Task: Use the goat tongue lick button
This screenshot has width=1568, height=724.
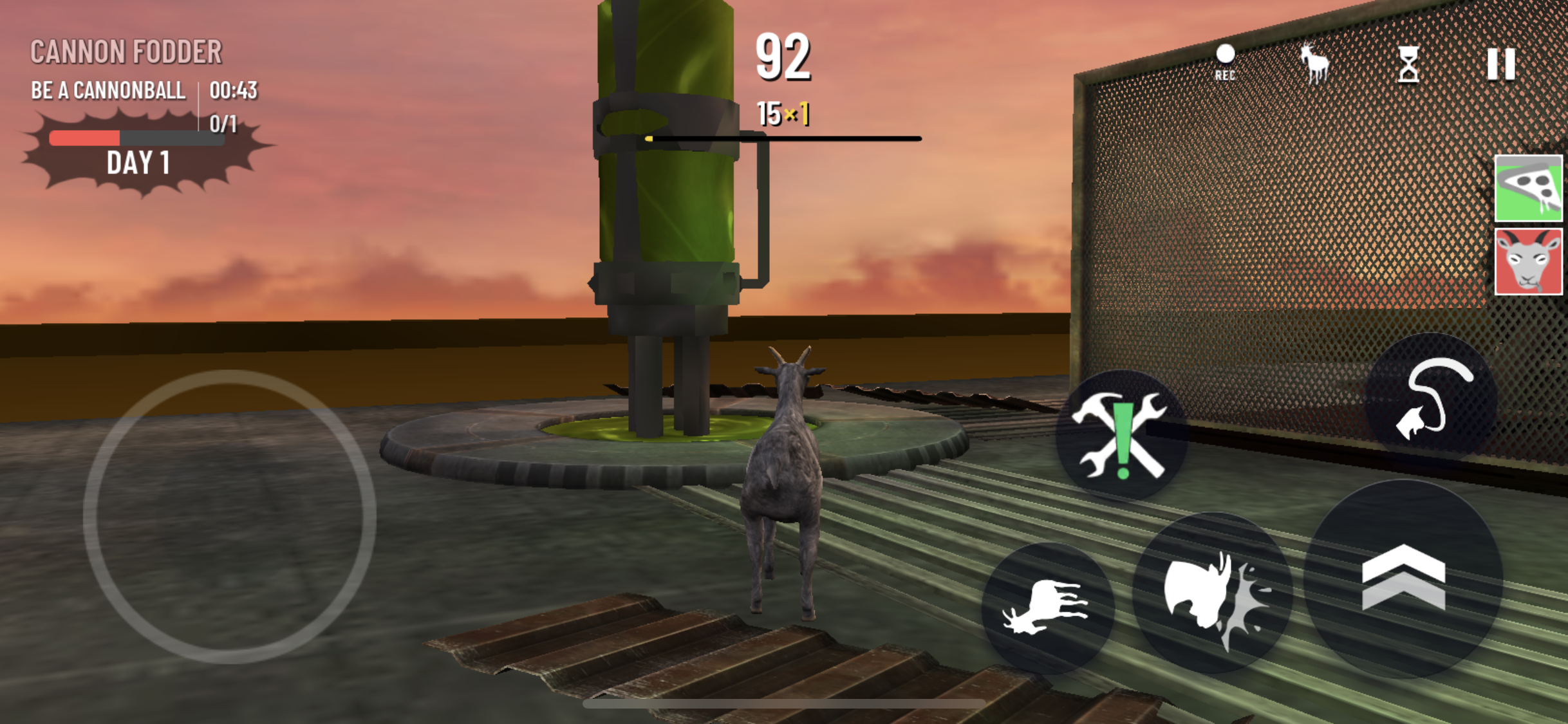Action: pos(1432,398)
